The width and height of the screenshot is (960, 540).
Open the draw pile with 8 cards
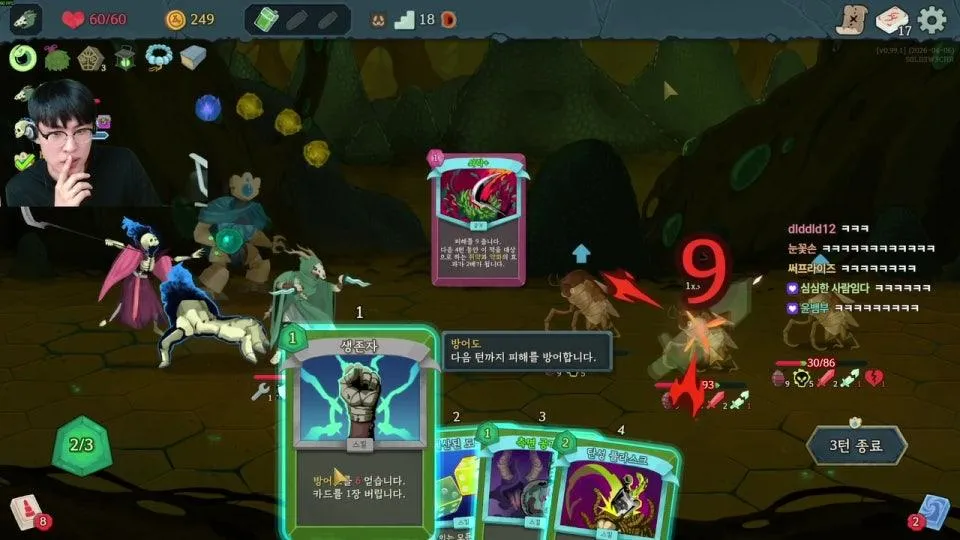[x=22, y=512]
